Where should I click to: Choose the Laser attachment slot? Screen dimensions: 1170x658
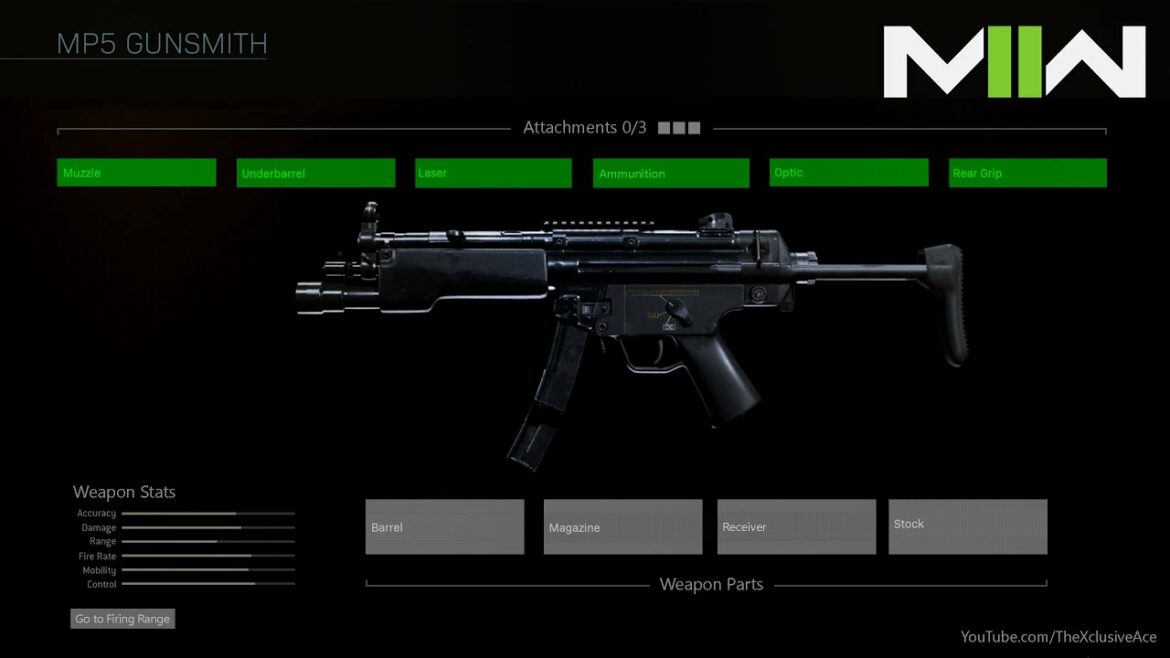pyautogui.click(x=493, y=173)
